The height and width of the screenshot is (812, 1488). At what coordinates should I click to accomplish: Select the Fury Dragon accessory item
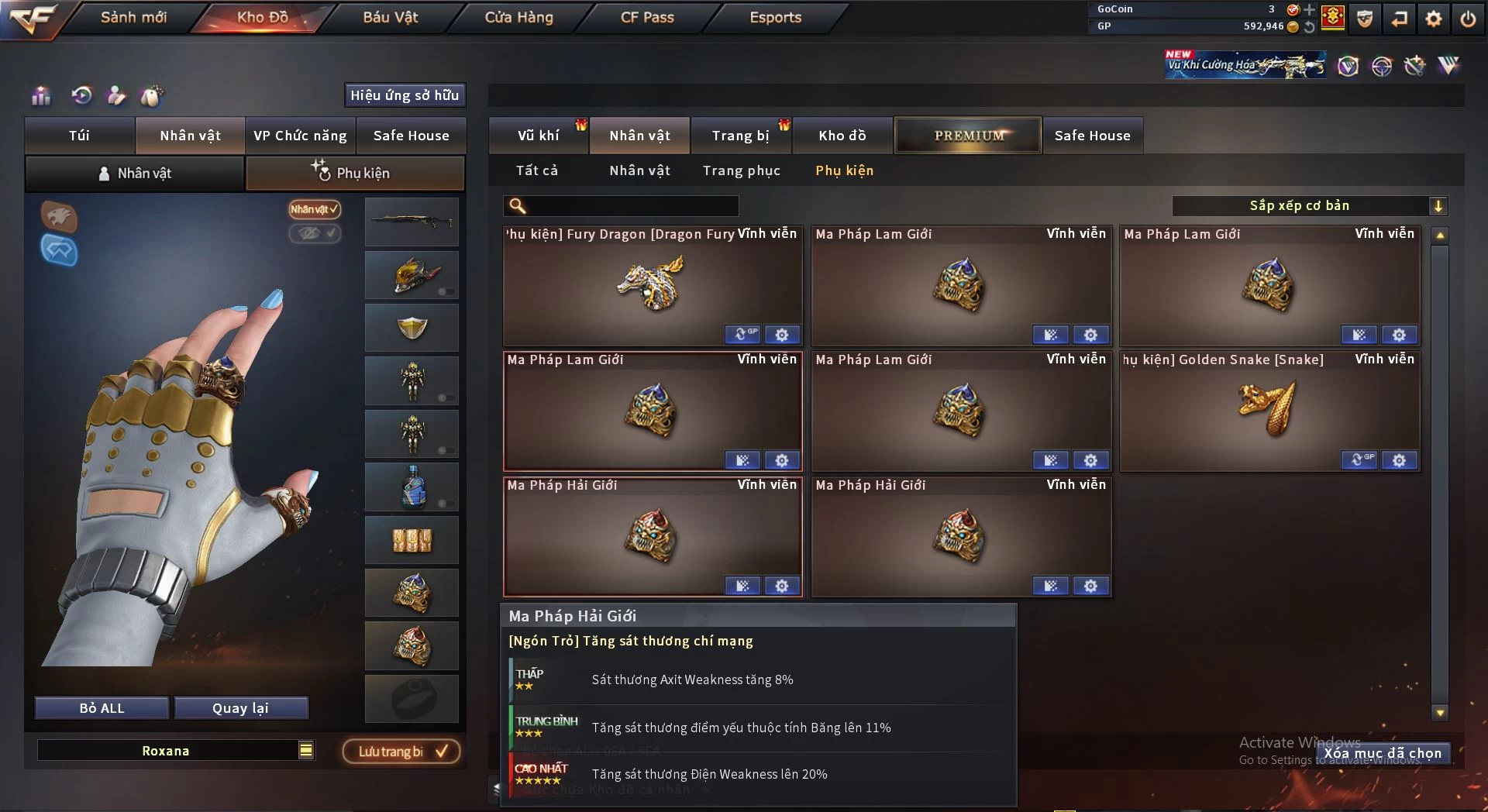click(x=652, y=286)
